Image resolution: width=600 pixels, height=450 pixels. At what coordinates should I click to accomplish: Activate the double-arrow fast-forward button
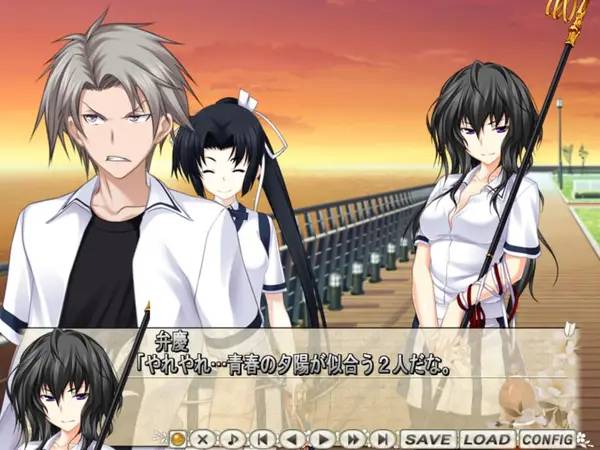point(352,439)
